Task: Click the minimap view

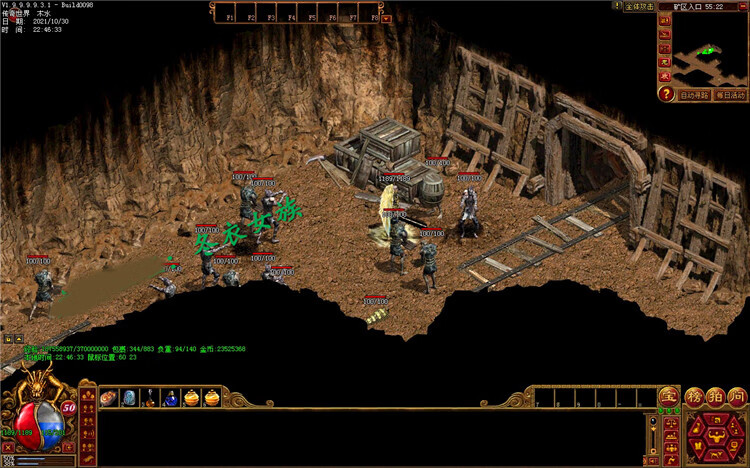Action: tap(710, 50)
